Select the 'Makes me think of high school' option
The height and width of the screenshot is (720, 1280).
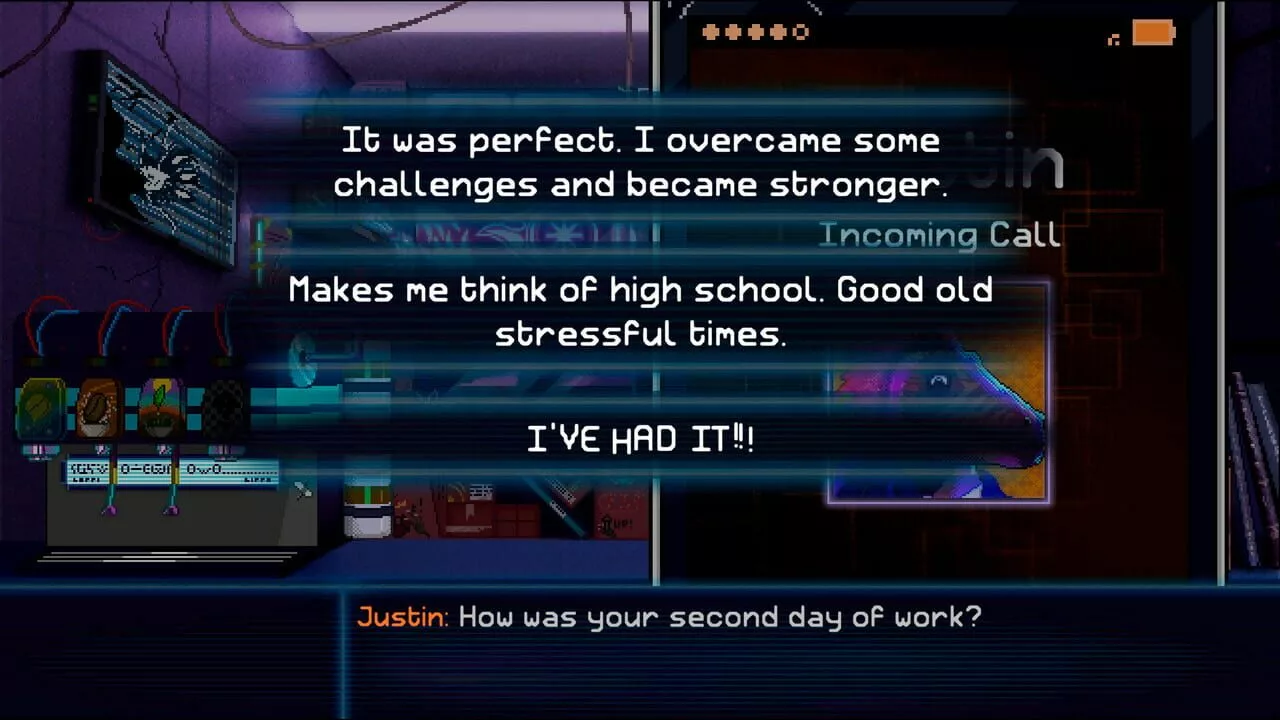(640, 310)
